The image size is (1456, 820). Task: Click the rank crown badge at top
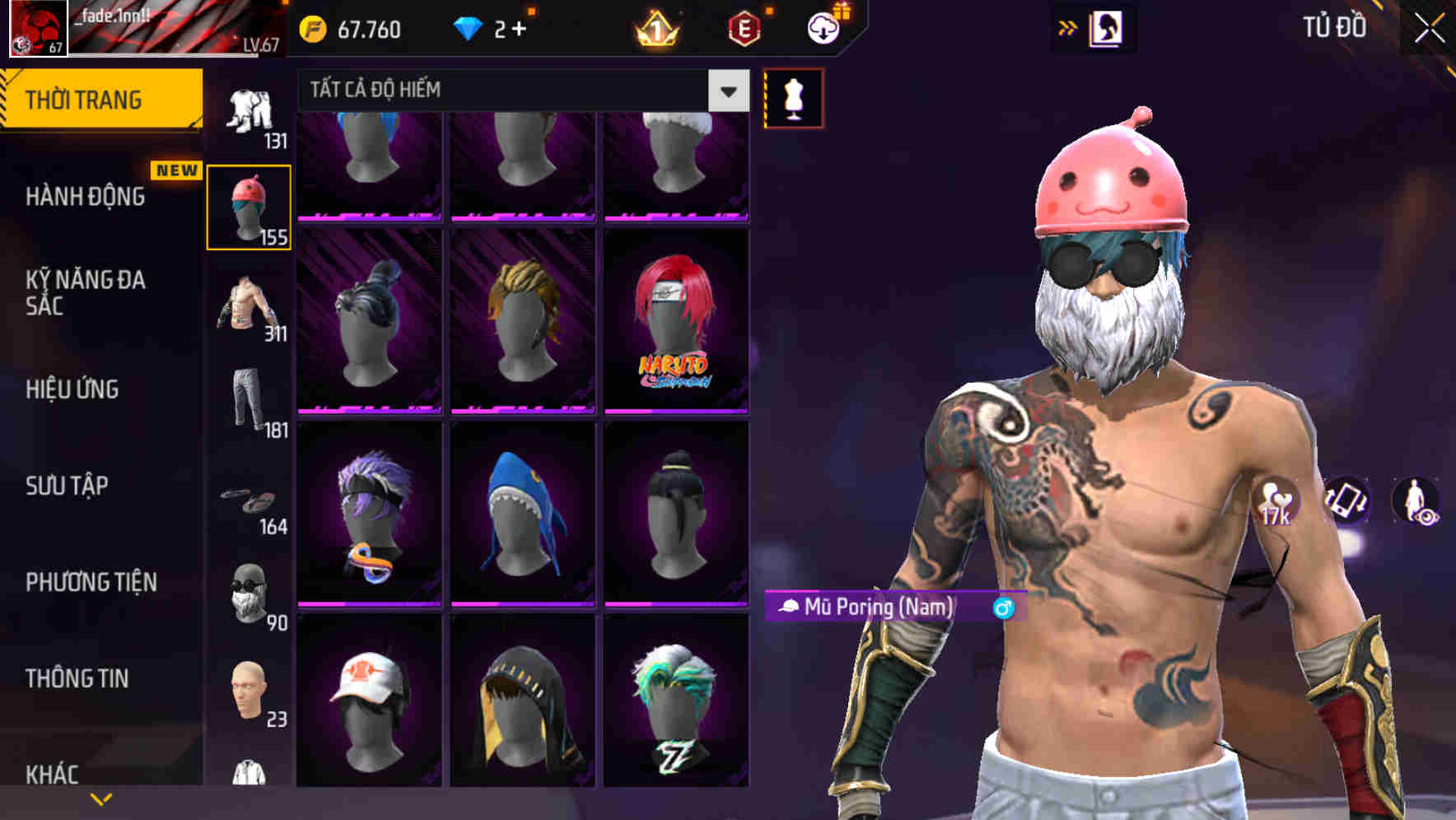pyautogui.click(x=656, y=26)
